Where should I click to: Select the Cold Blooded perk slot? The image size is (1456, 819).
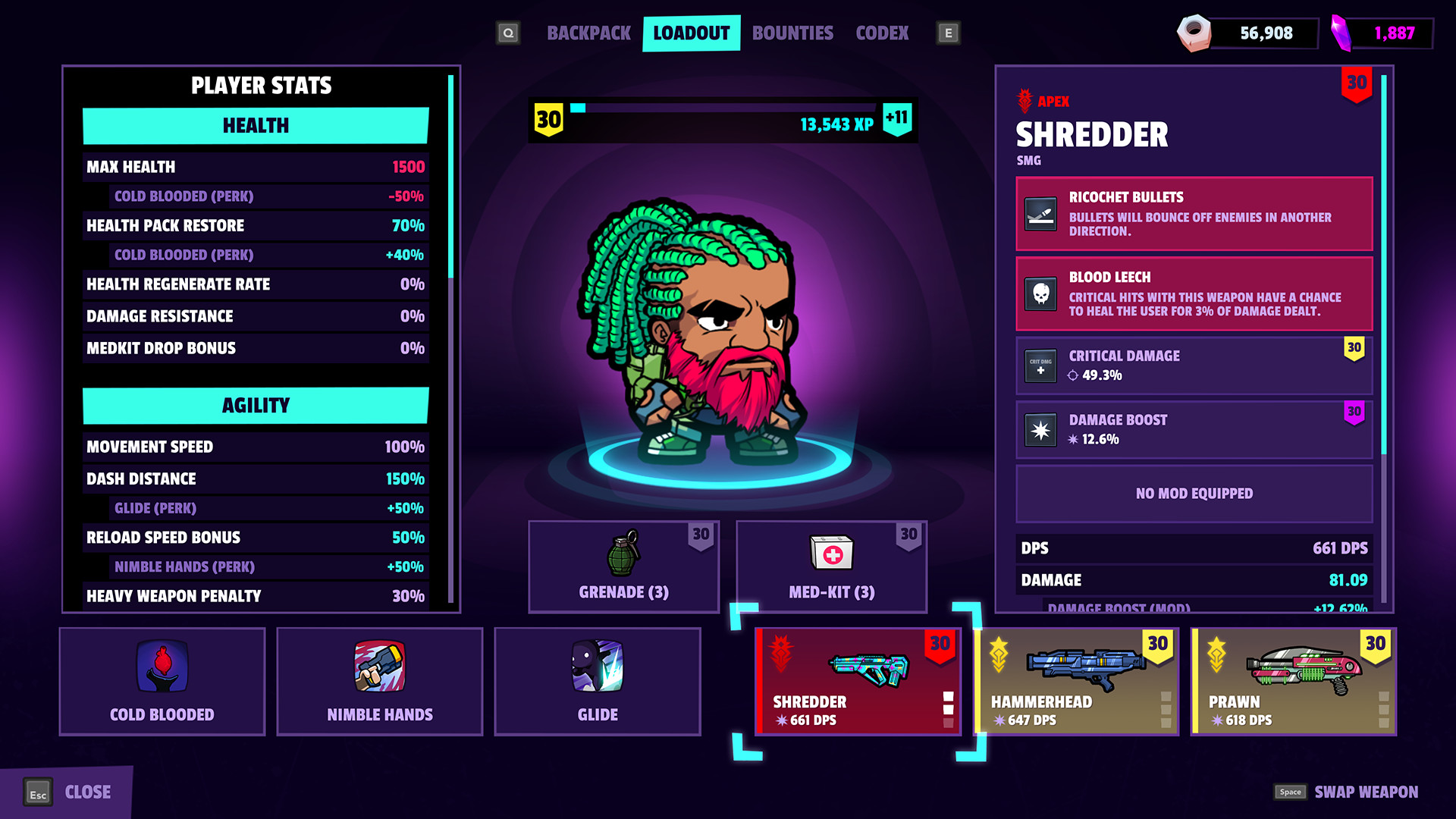pyautogui.click(x=162, y=681)
